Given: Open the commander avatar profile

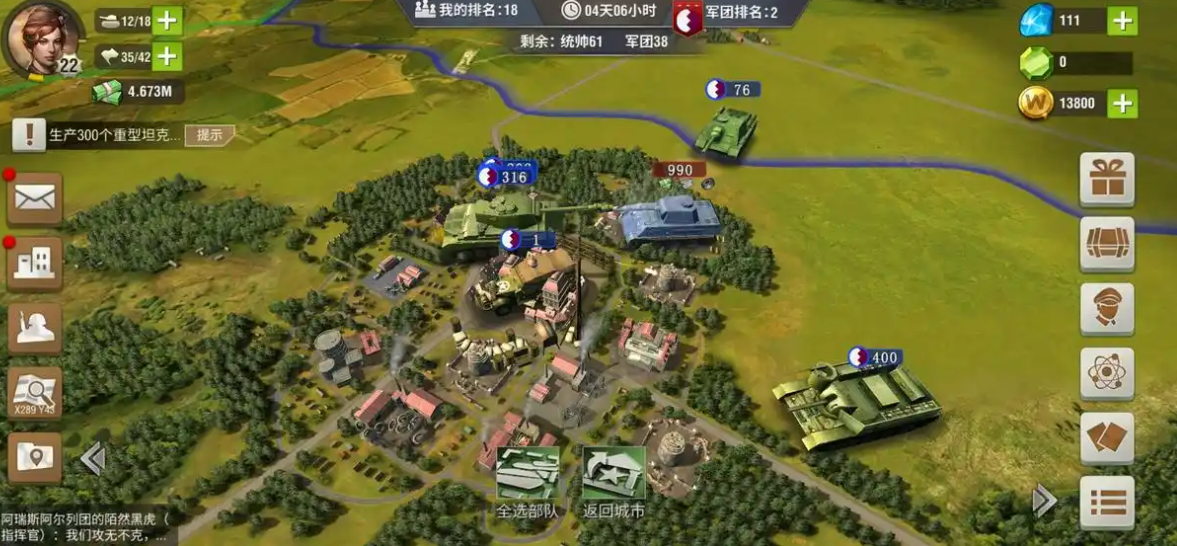Looking at the screenshot, I should pos(42,38).
